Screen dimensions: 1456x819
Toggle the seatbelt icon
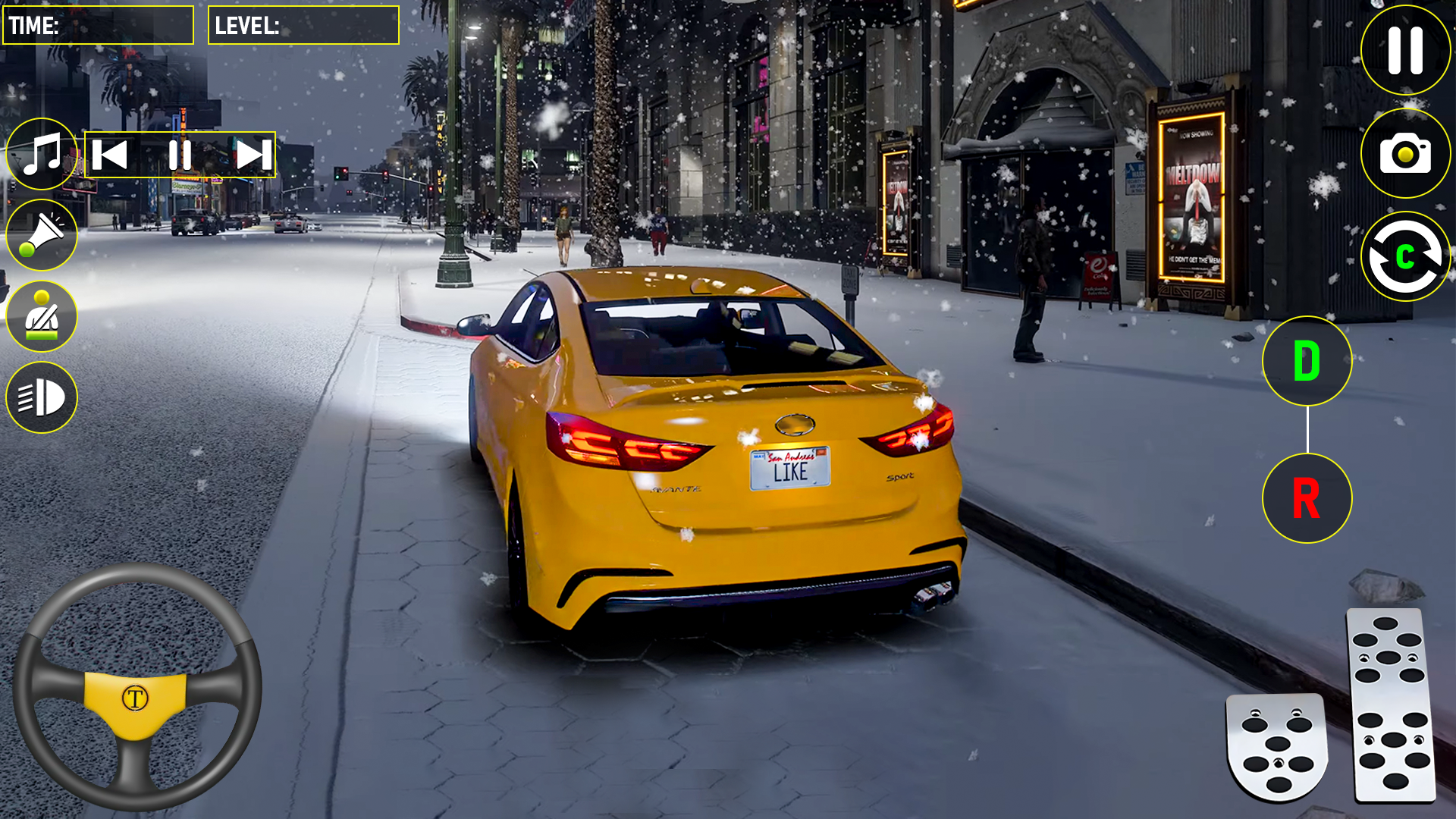coord(42,316)
